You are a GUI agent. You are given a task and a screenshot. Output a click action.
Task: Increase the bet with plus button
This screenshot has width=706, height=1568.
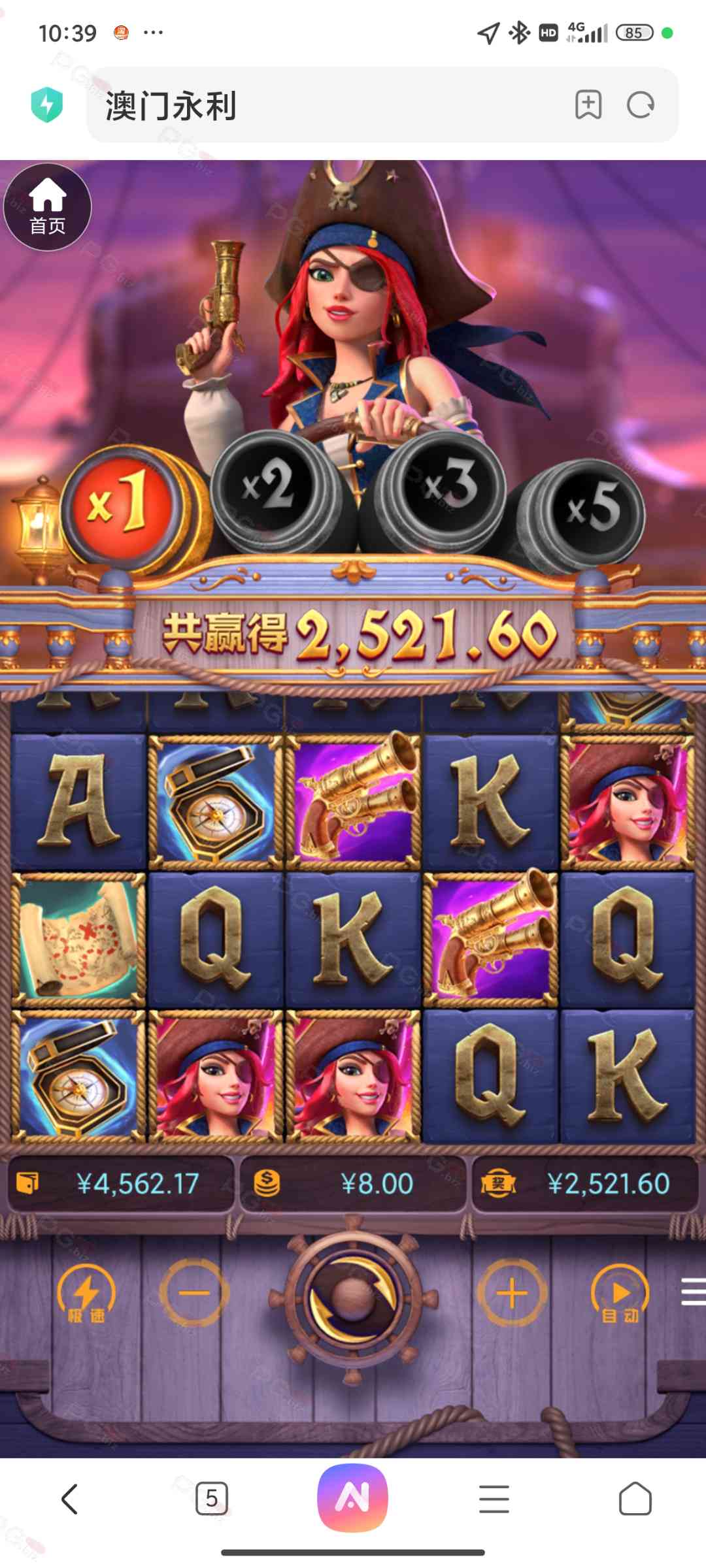pyautogui.click(x=512, y=1293)
